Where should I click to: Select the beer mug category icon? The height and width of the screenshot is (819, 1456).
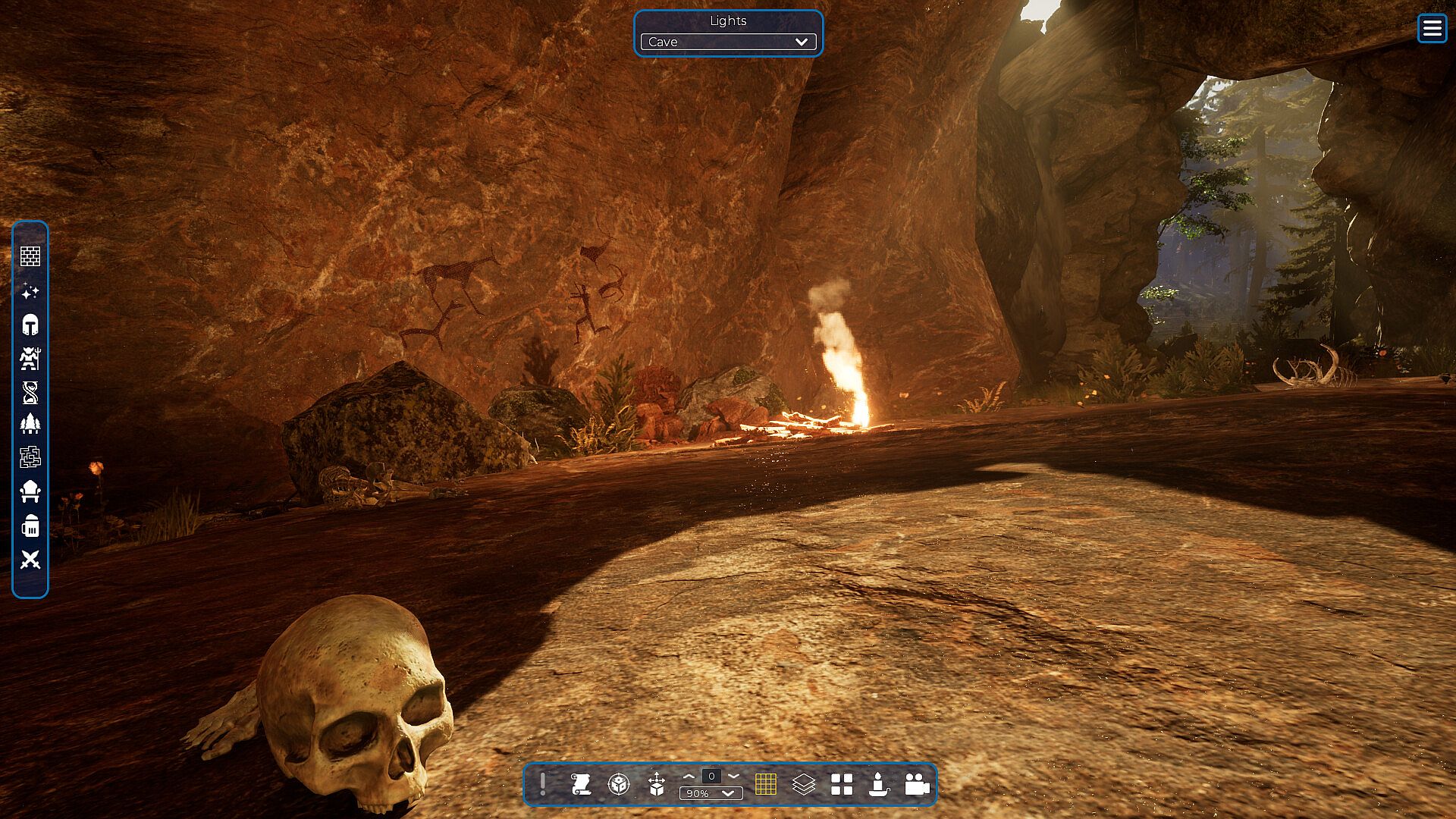(30, 526)
